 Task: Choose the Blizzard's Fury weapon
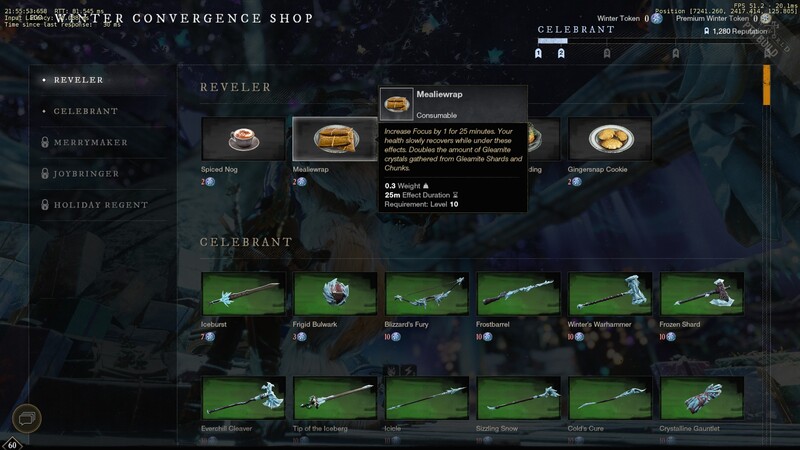tap(426, 293)
